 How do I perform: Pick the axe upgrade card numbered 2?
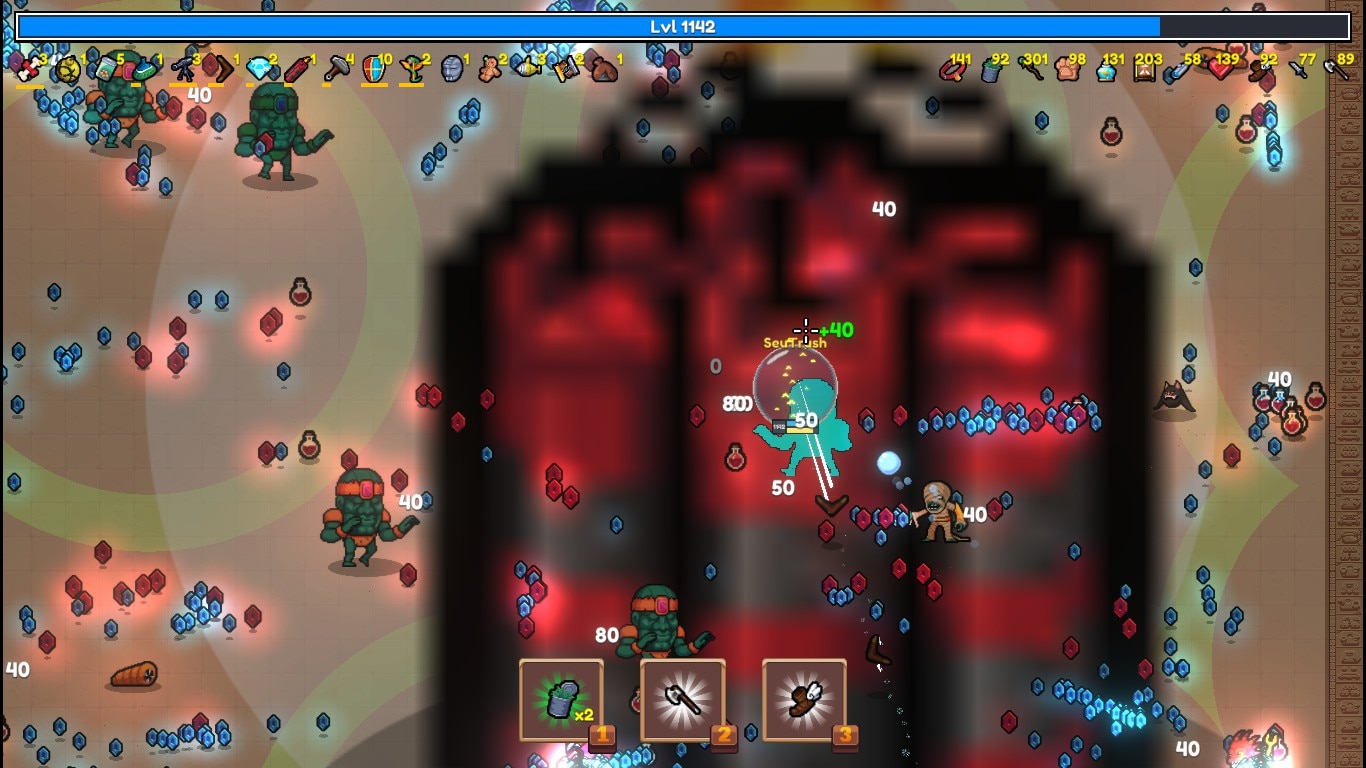(683, 700)
